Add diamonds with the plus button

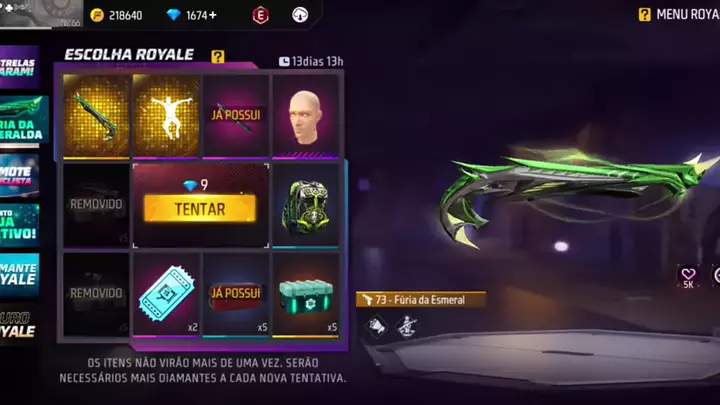tap(212, 15)
